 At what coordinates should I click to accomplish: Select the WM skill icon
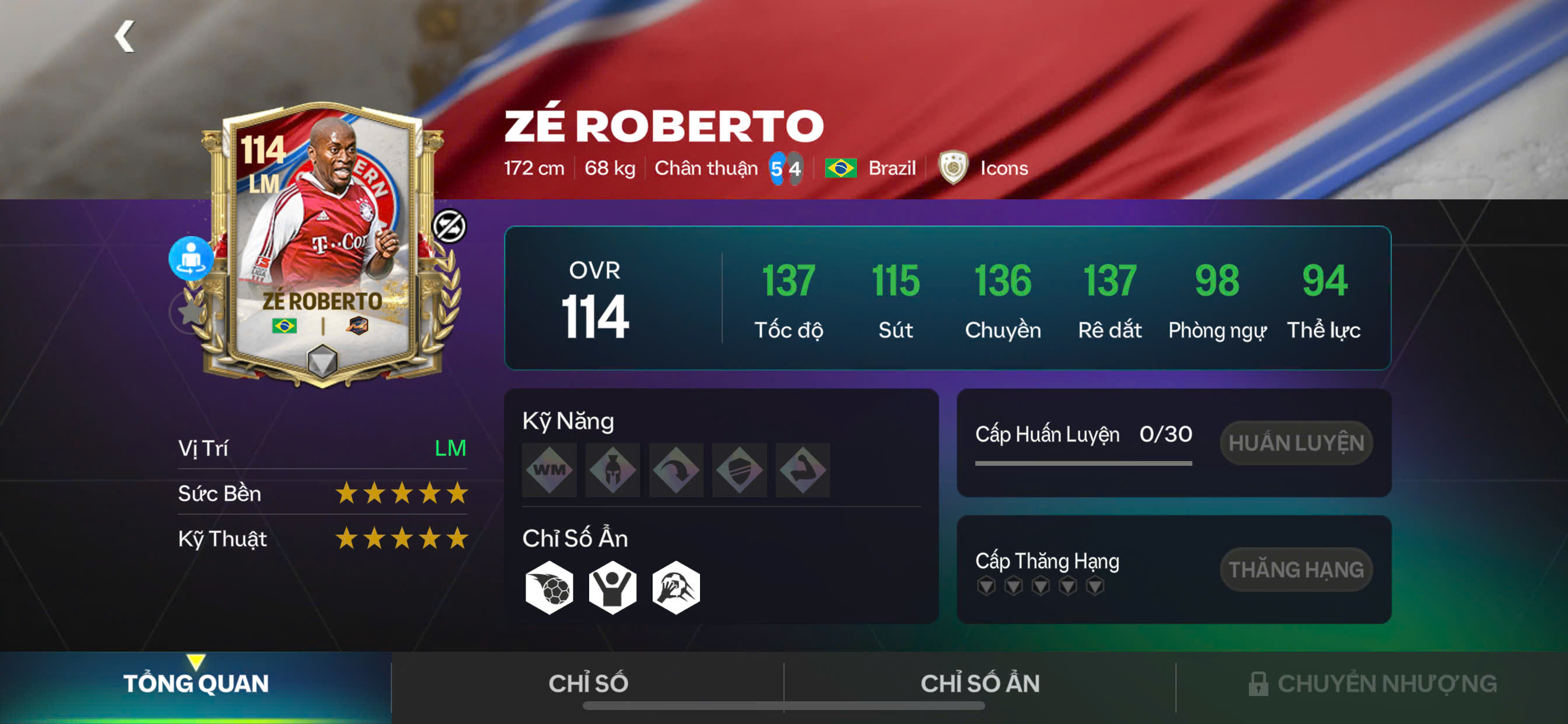[549, 470]
